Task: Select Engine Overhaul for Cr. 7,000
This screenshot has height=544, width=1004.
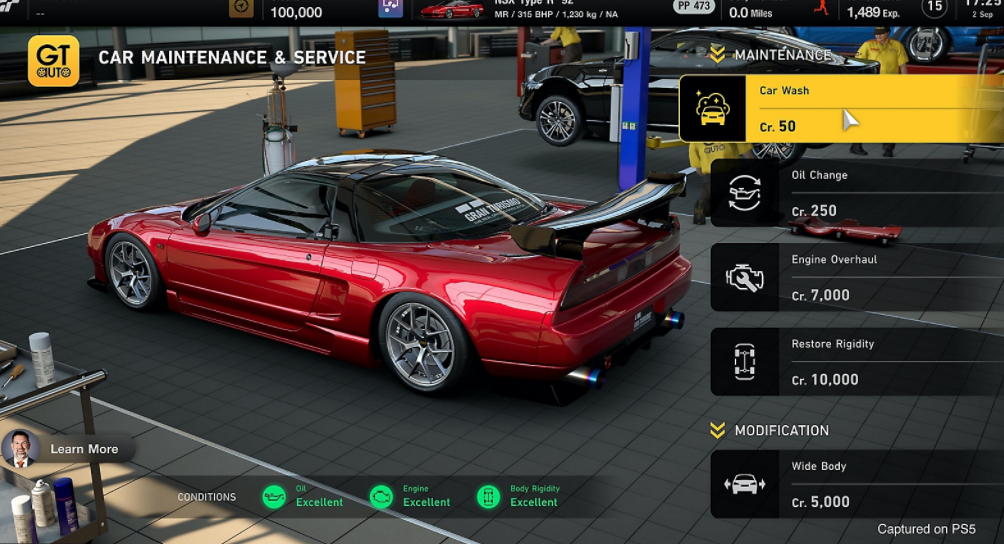Action: point(855,277)
